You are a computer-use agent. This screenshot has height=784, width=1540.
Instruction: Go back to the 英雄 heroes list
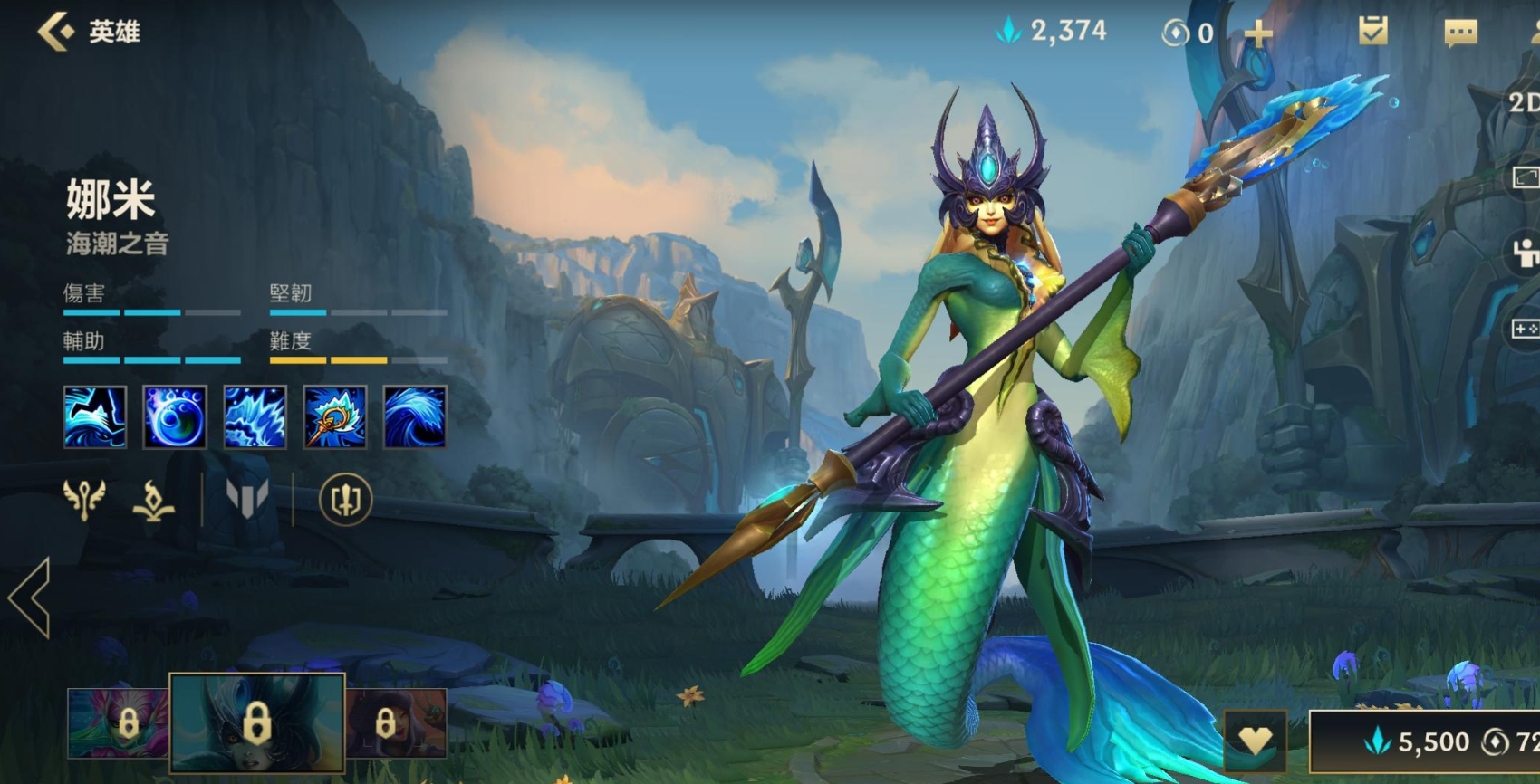point(56,32)
